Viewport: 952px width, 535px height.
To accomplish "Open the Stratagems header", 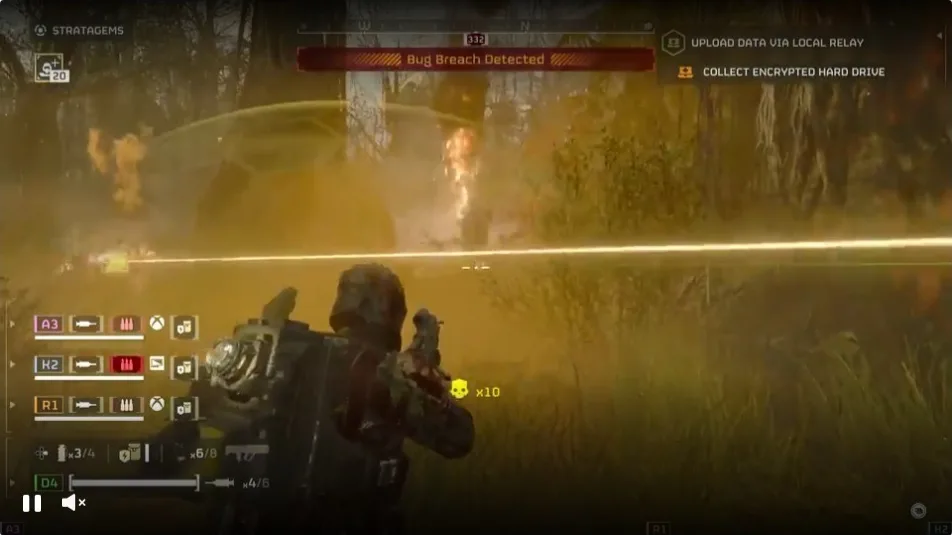I will pyautogui.click(x=79, y=30).
